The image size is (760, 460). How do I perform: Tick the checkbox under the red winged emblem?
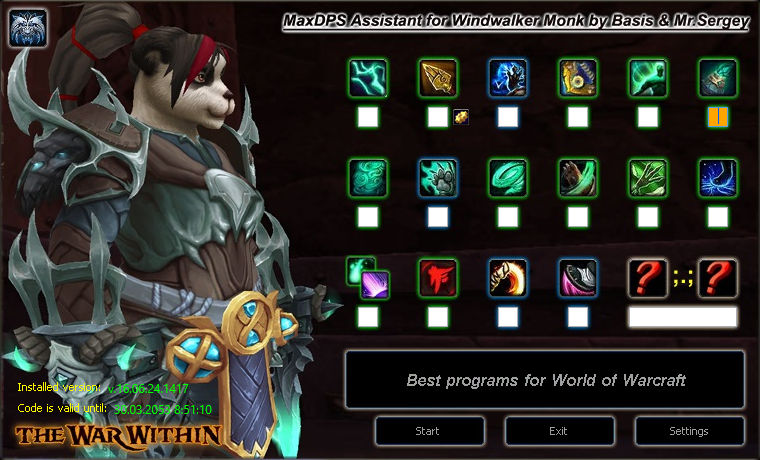pos(437,317)
